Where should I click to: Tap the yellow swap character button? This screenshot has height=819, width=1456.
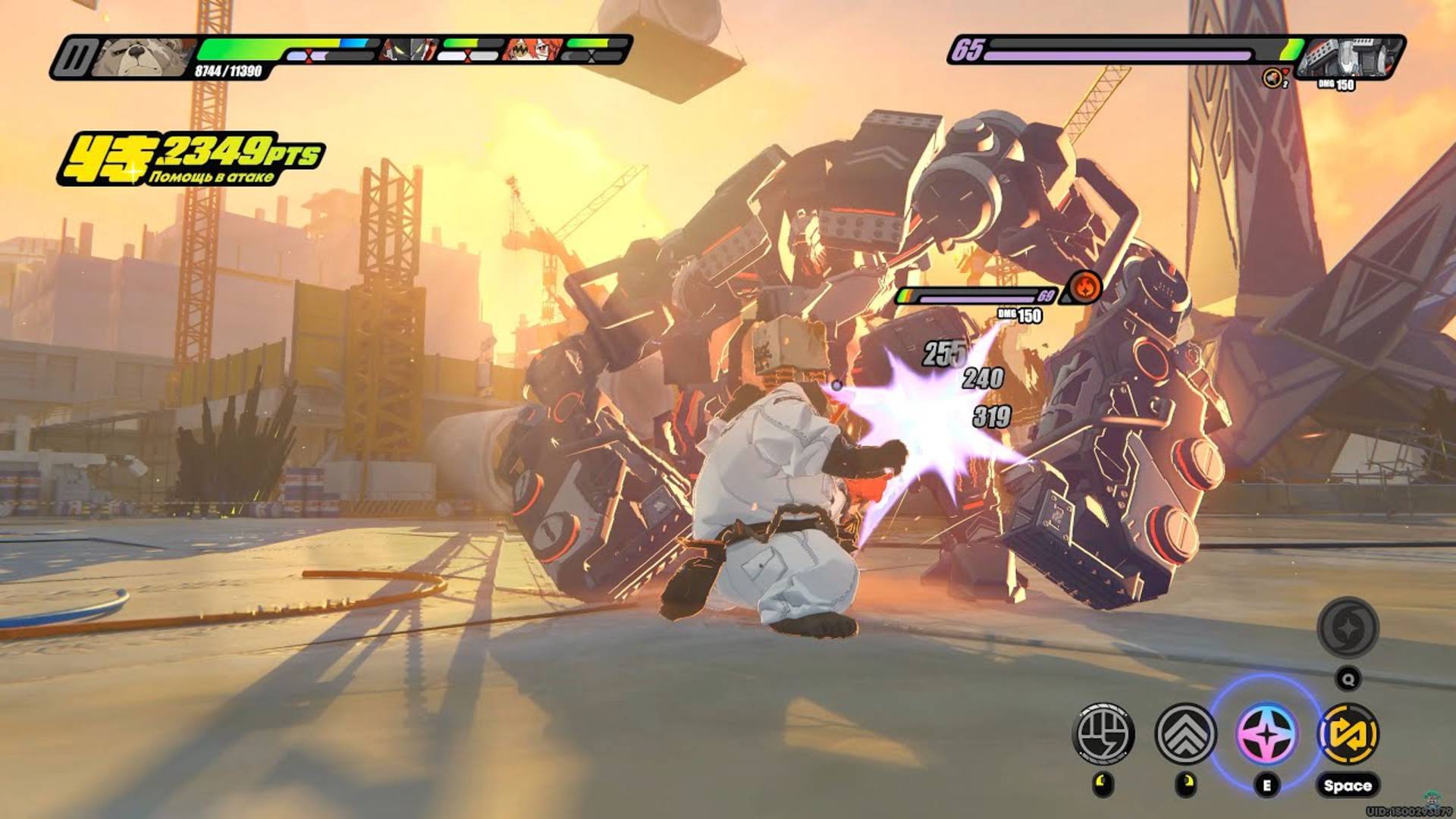(x=1349, y=733)
